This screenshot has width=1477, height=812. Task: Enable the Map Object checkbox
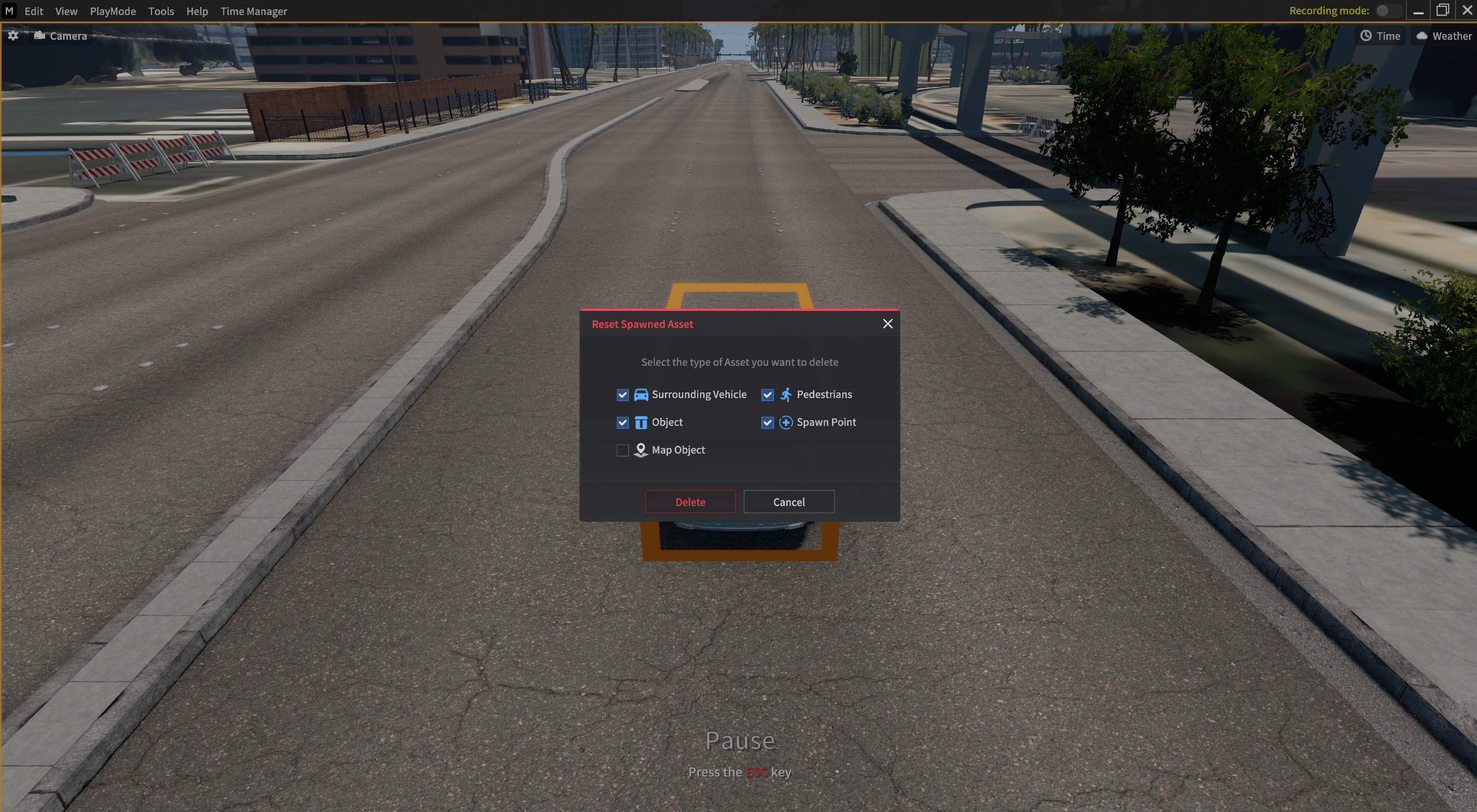click(622, 450)
